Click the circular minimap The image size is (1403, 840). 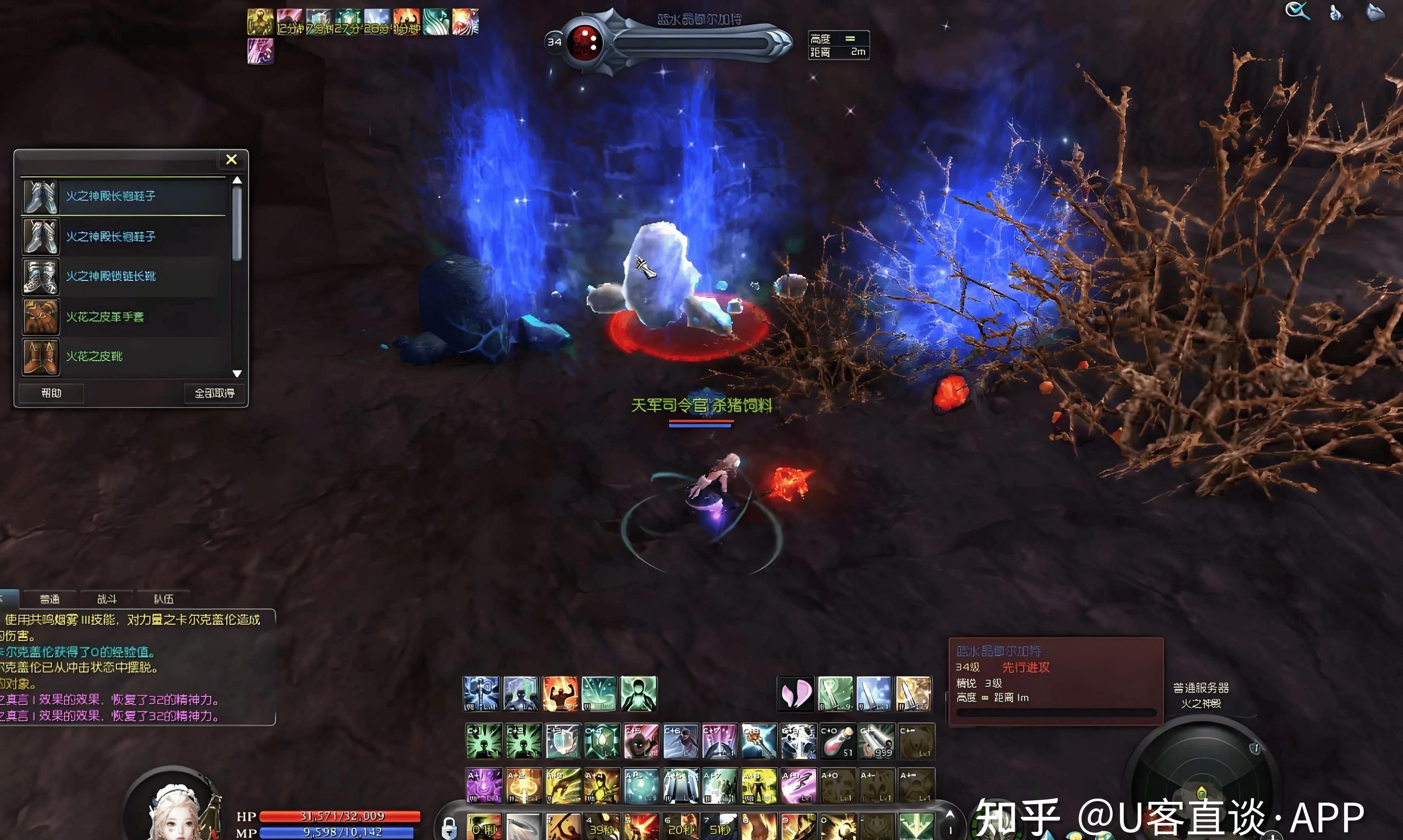(x=1200, y=781)
